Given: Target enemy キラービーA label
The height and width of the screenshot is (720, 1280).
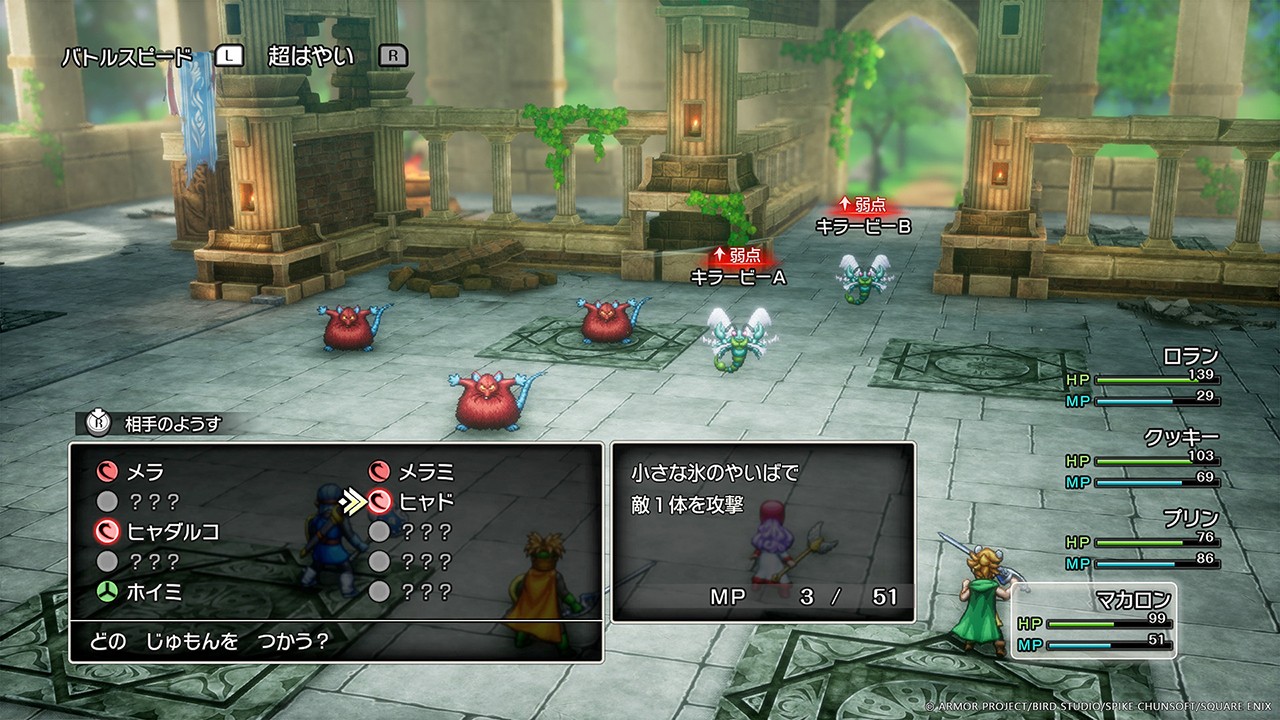Looking at the screenshot, I should pos(738,278).
